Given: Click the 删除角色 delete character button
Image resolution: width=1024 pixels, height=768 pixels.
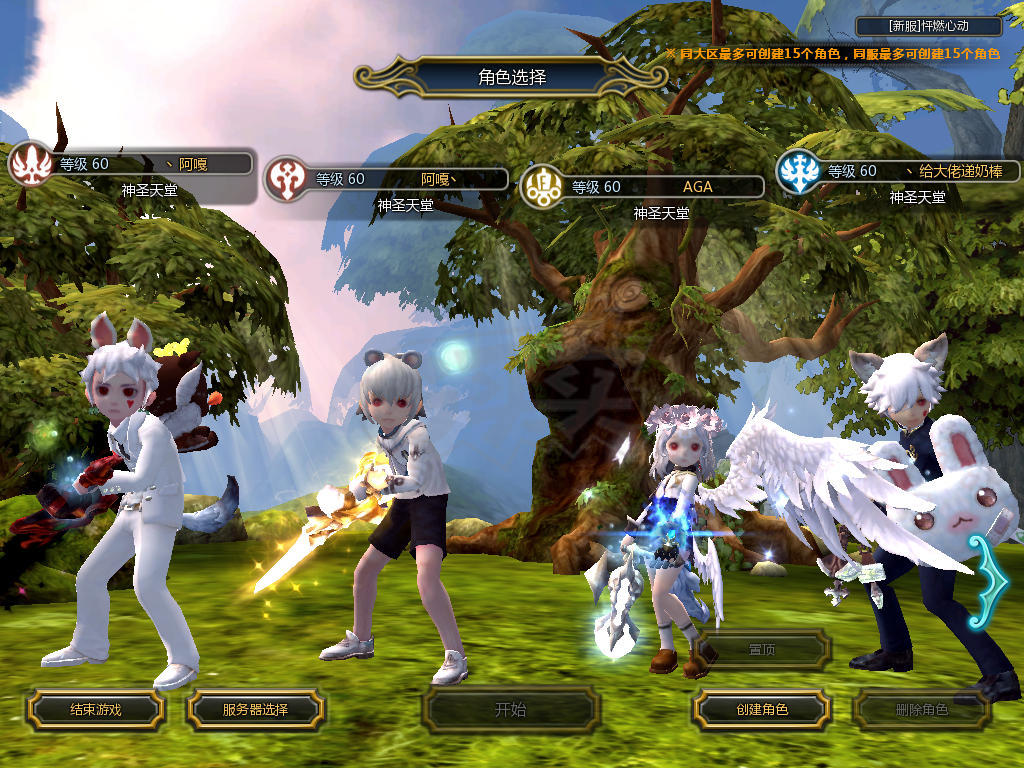Looking at the screenshot, I should (x=921, y=710).
